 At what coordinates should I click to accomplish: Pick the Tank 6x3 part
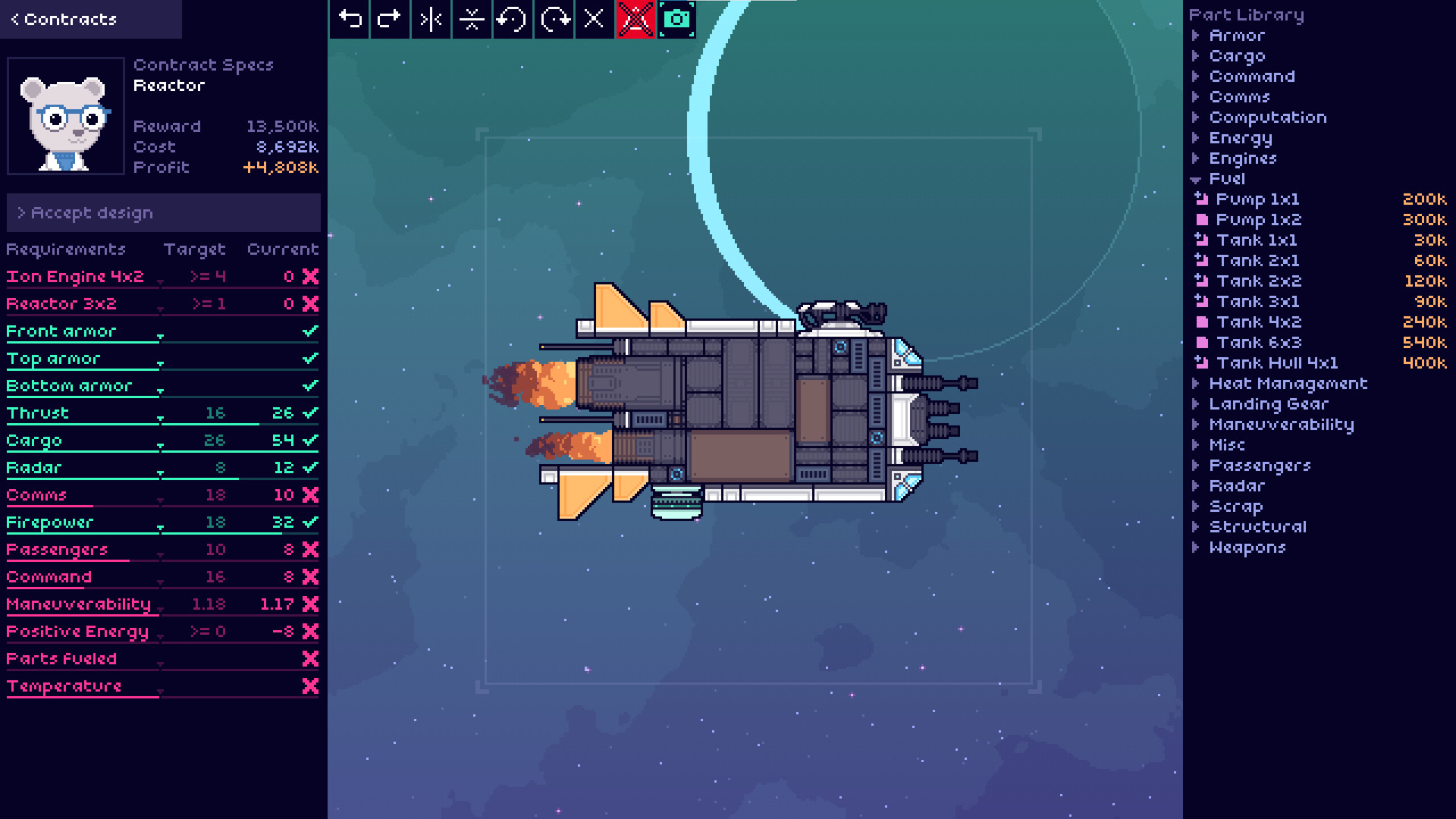tap(1258, 343)
